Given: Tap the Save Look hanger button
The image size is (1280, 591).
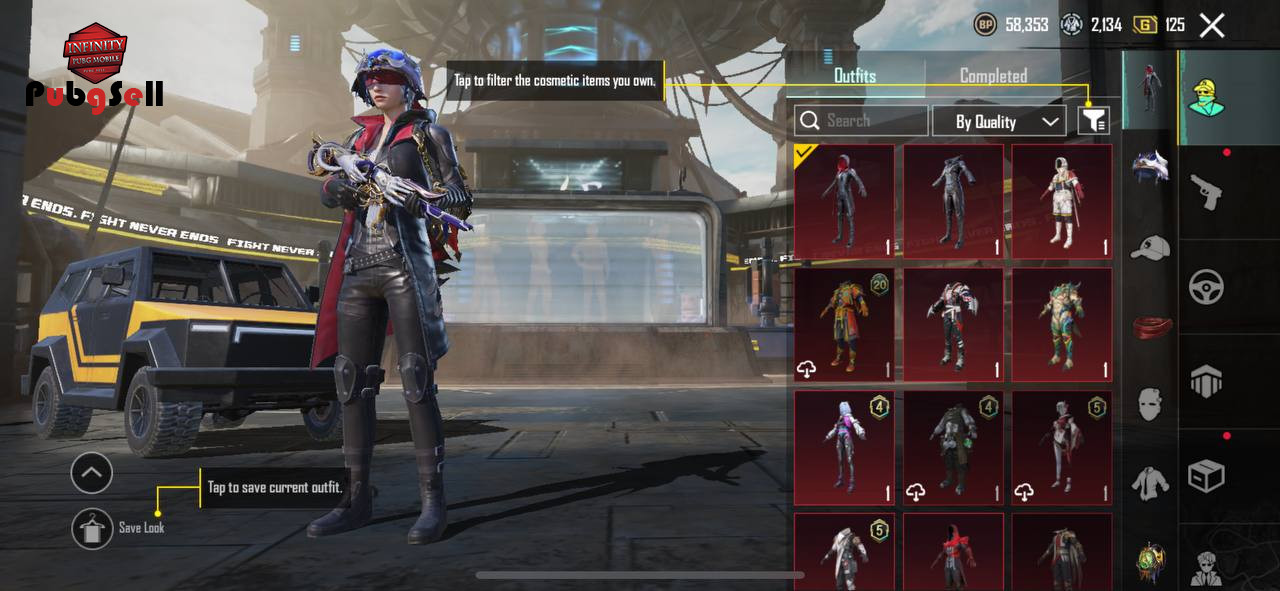Looking at the screenshot, I should [92, 528].
